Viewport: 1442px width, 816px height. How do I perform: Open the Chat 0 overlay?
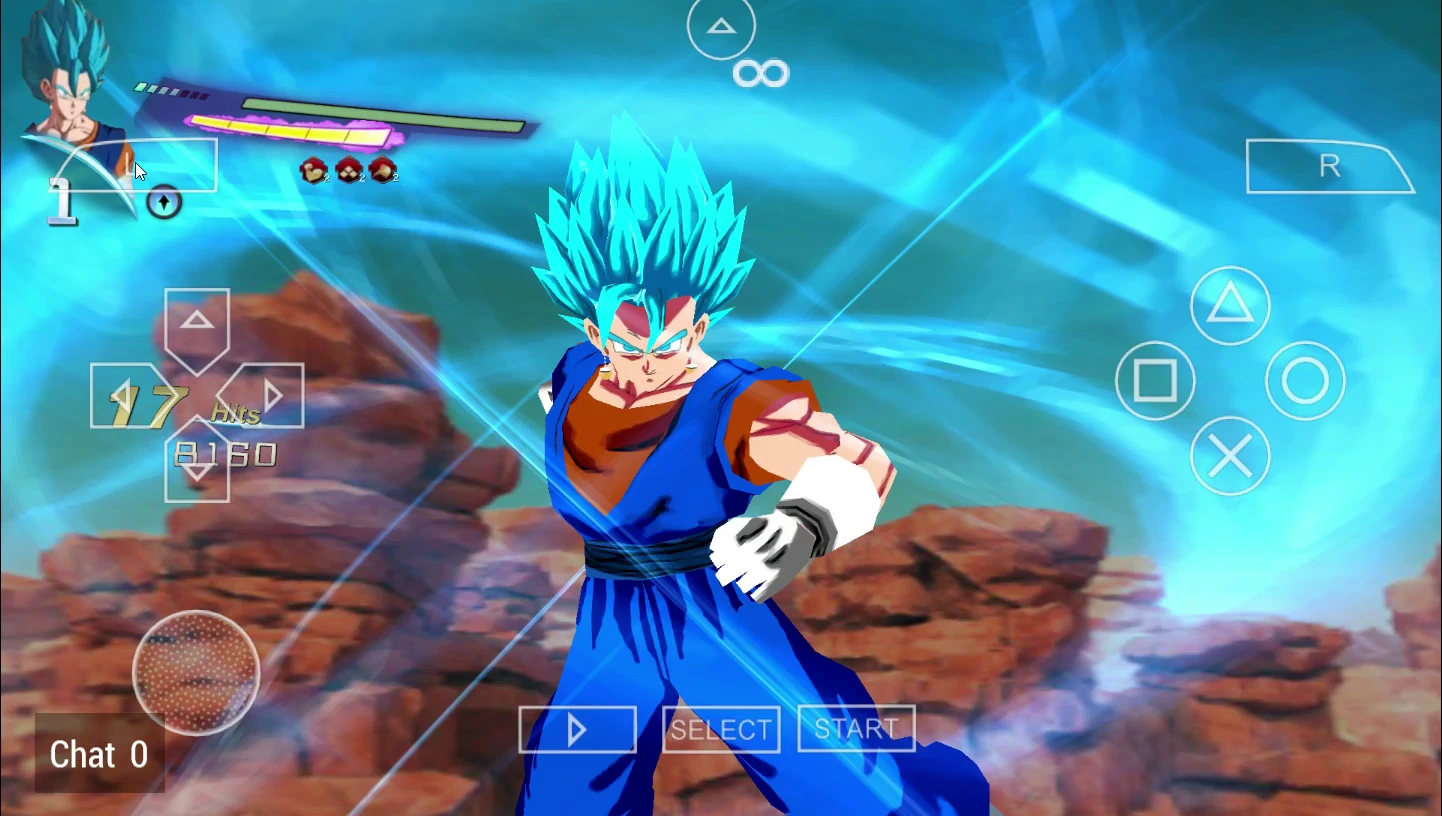click(99, 755)
